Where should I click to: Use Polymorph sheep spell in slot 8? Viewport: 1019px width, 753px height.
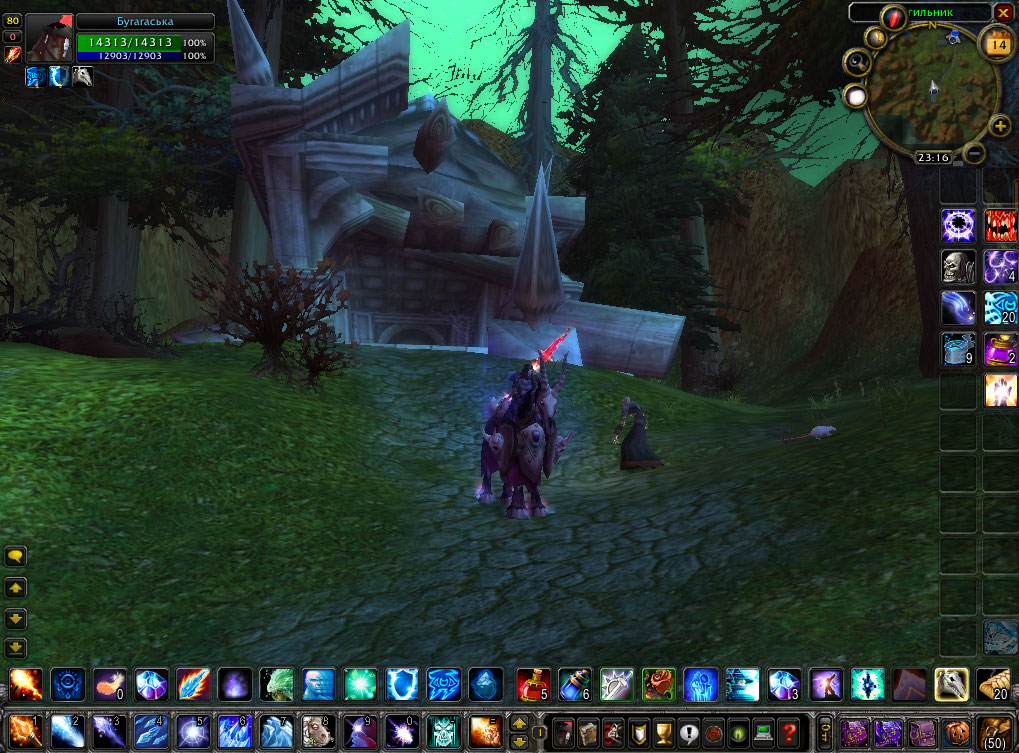[x=318, y=733]
